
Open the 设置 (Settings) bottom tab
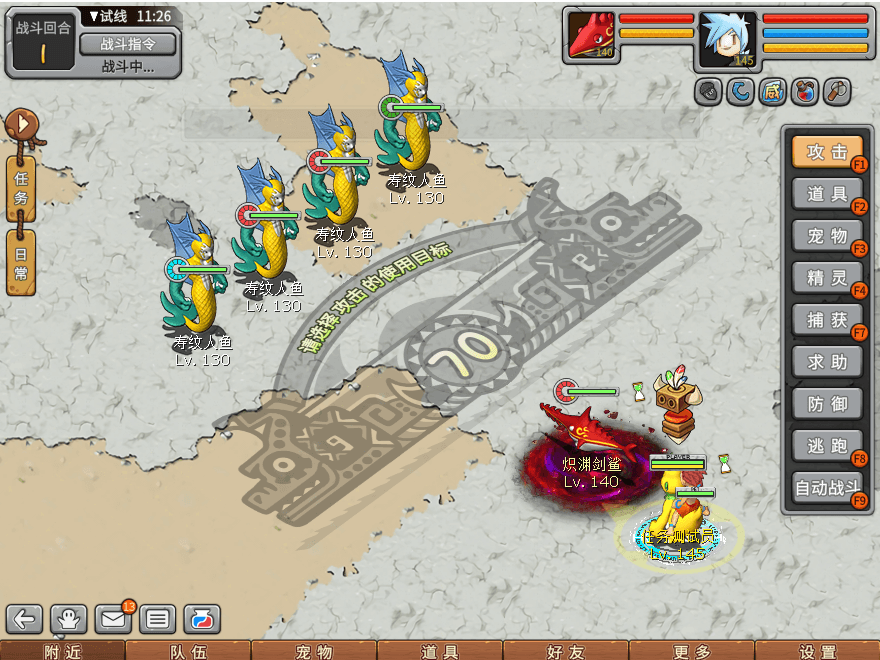[817, 651]
